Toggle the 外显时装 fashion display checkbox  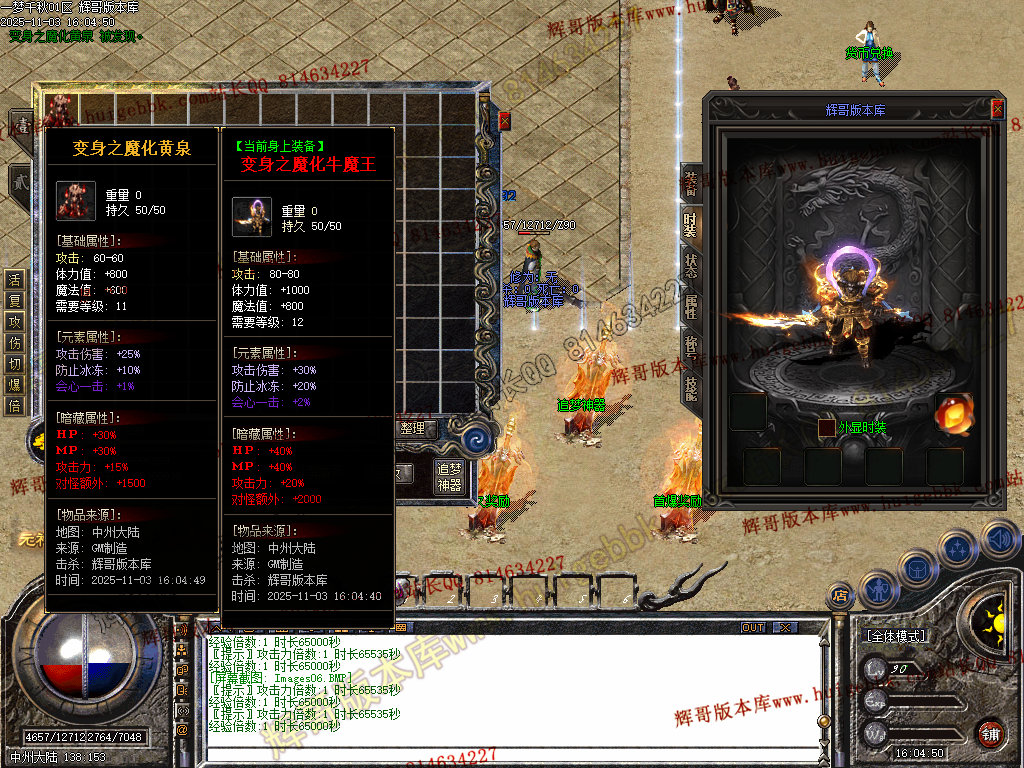(x=827, y=428)
